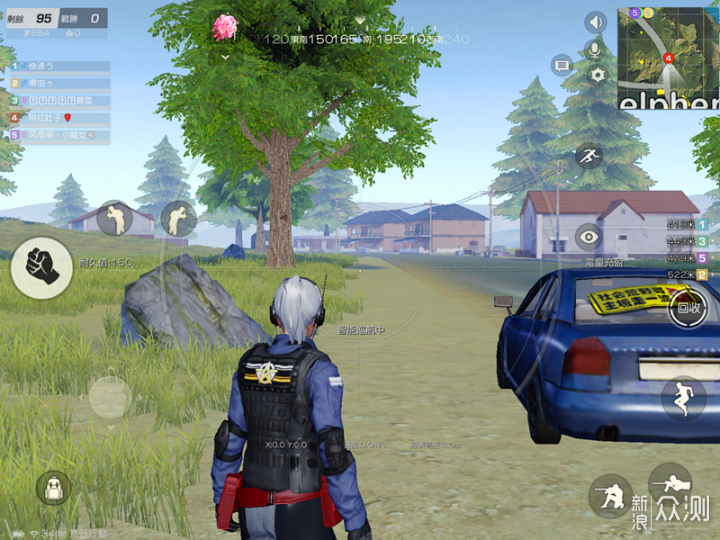
Task: Tap the jump button
Action: click(683, 397)
